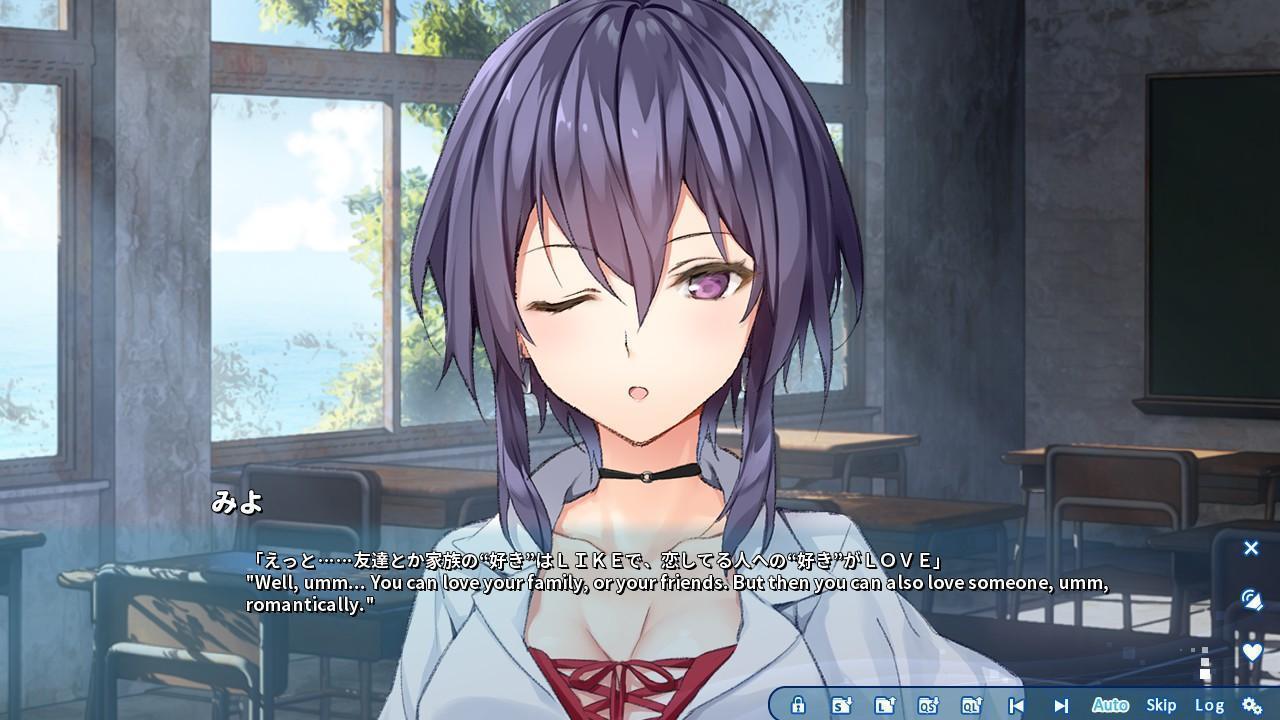Image resolution: width=1280 pixels, height=720 pixels.
Task: Toggle the padlock lock icon
Action: [x=798, y=705]
